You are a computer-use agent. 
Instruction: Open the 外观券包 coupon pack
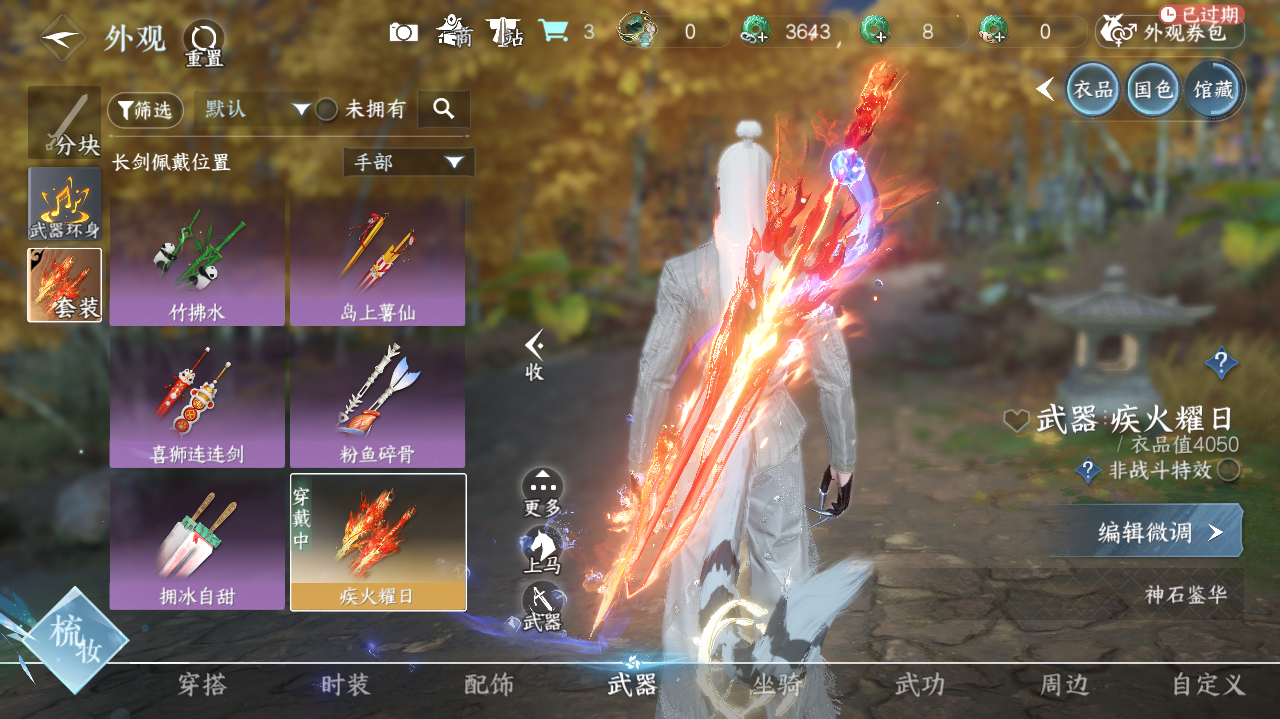pyautogui.click(x=1170, y=32)
